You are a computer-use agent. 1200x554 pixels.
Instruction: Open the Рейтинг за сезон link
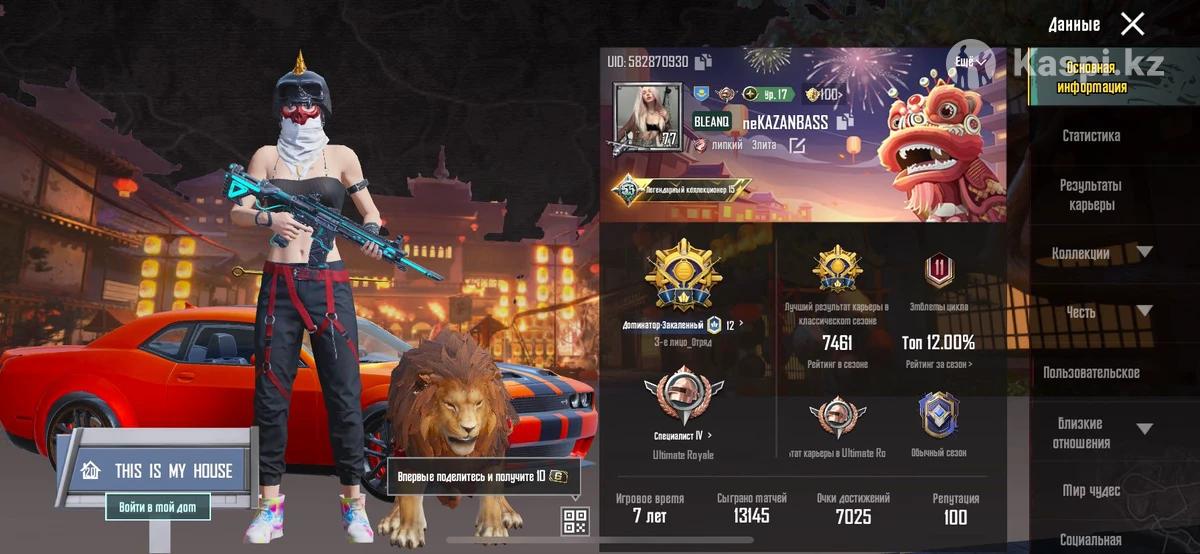938,365
